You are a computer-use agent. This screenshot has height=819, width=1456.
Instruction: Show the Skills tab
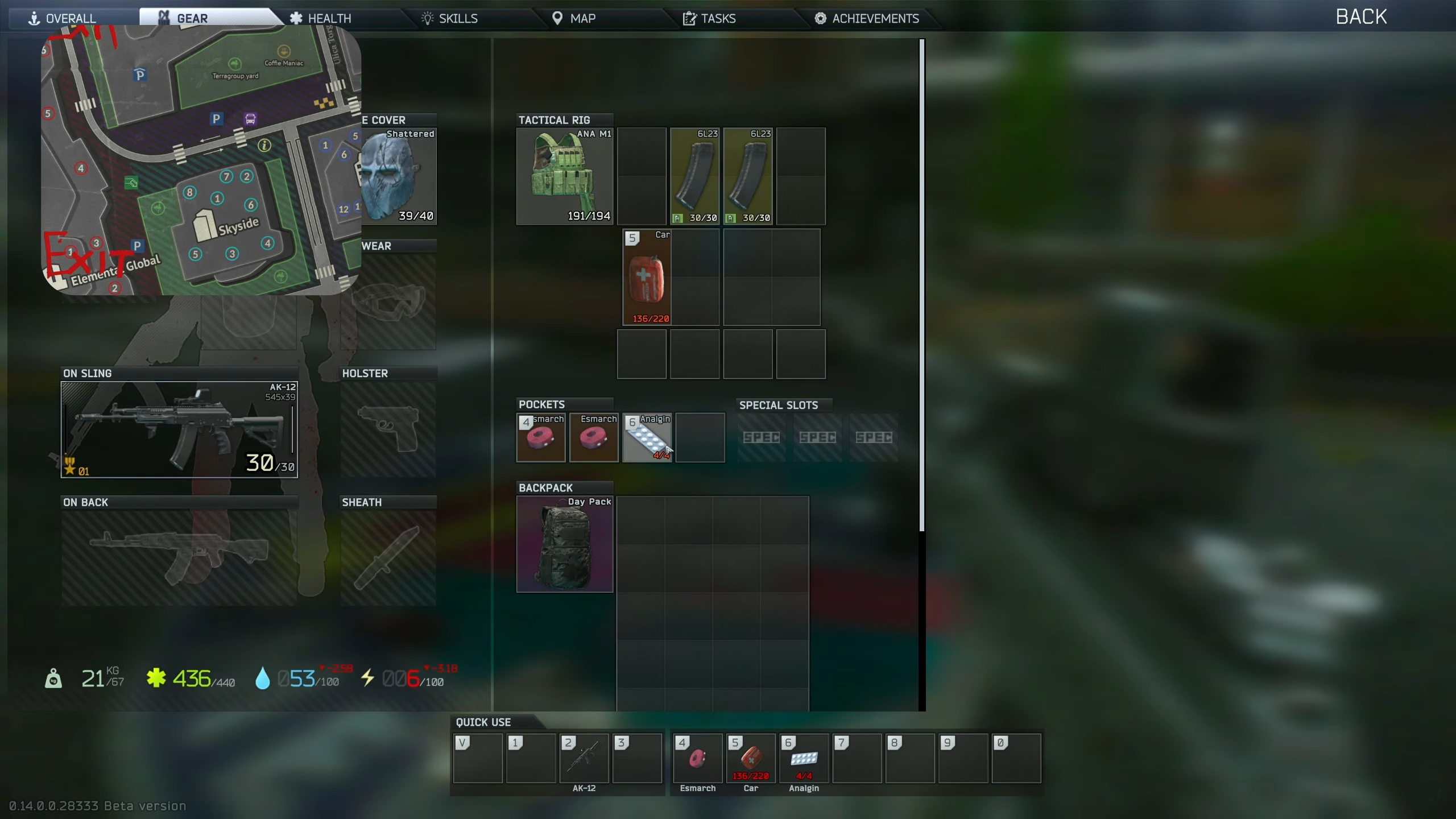[x=450, y=18]
